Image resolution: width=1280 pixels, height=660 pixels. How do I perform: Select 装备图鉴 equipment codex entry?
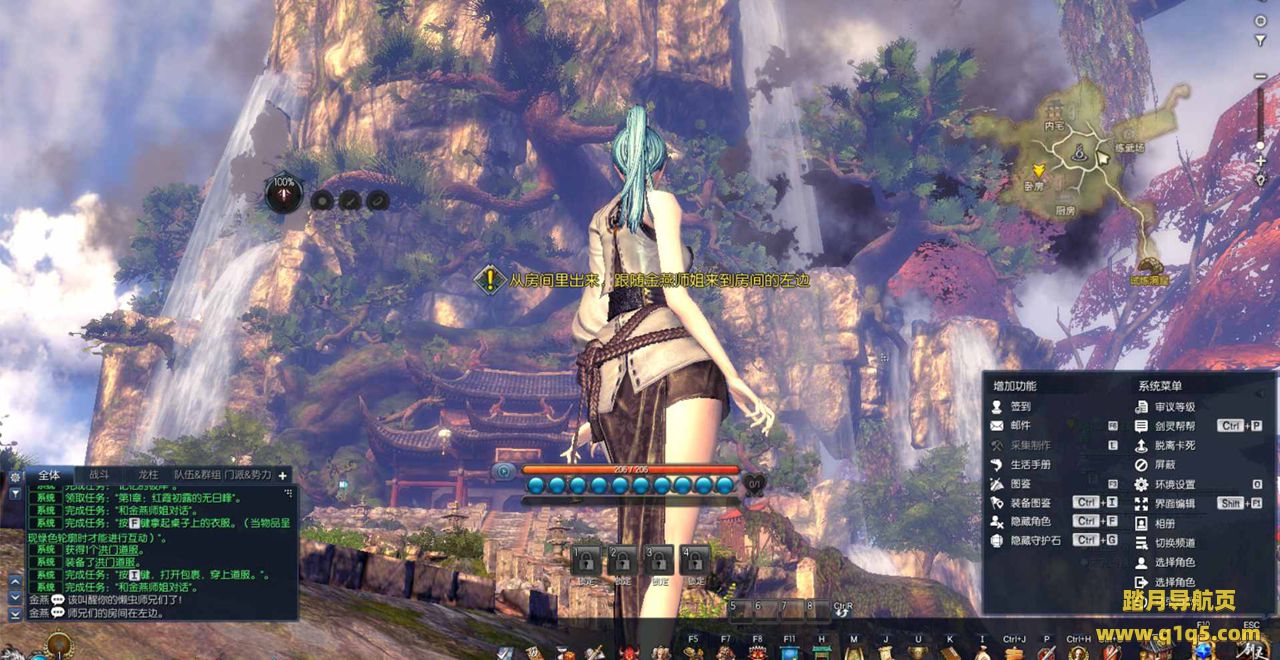click(1030, 503)
